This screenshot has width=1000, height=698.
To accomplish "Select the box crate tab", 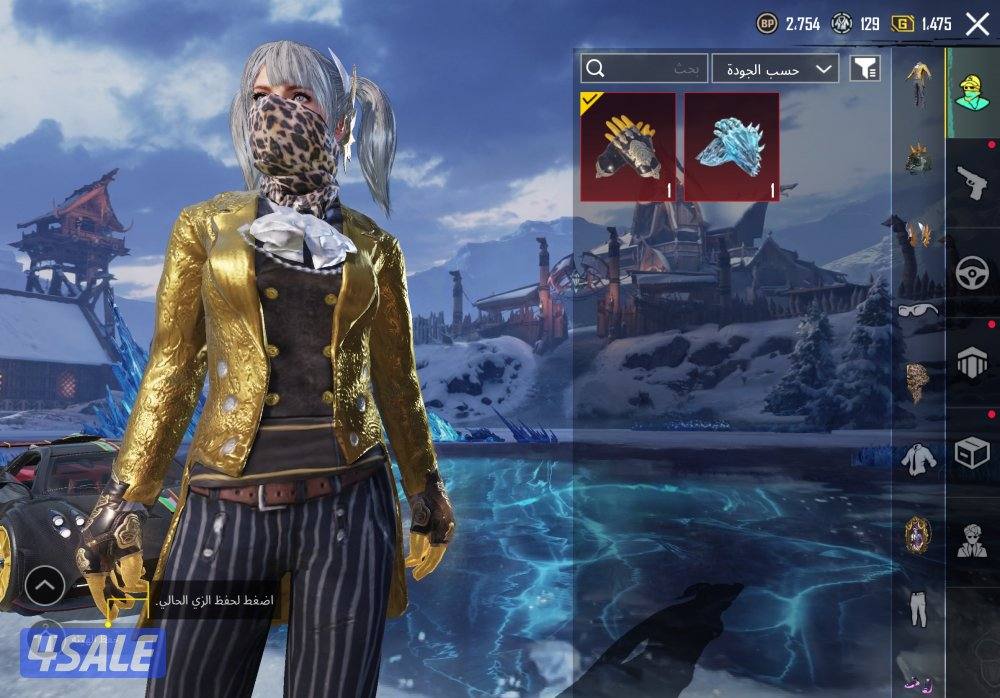I will pos(972,452).
